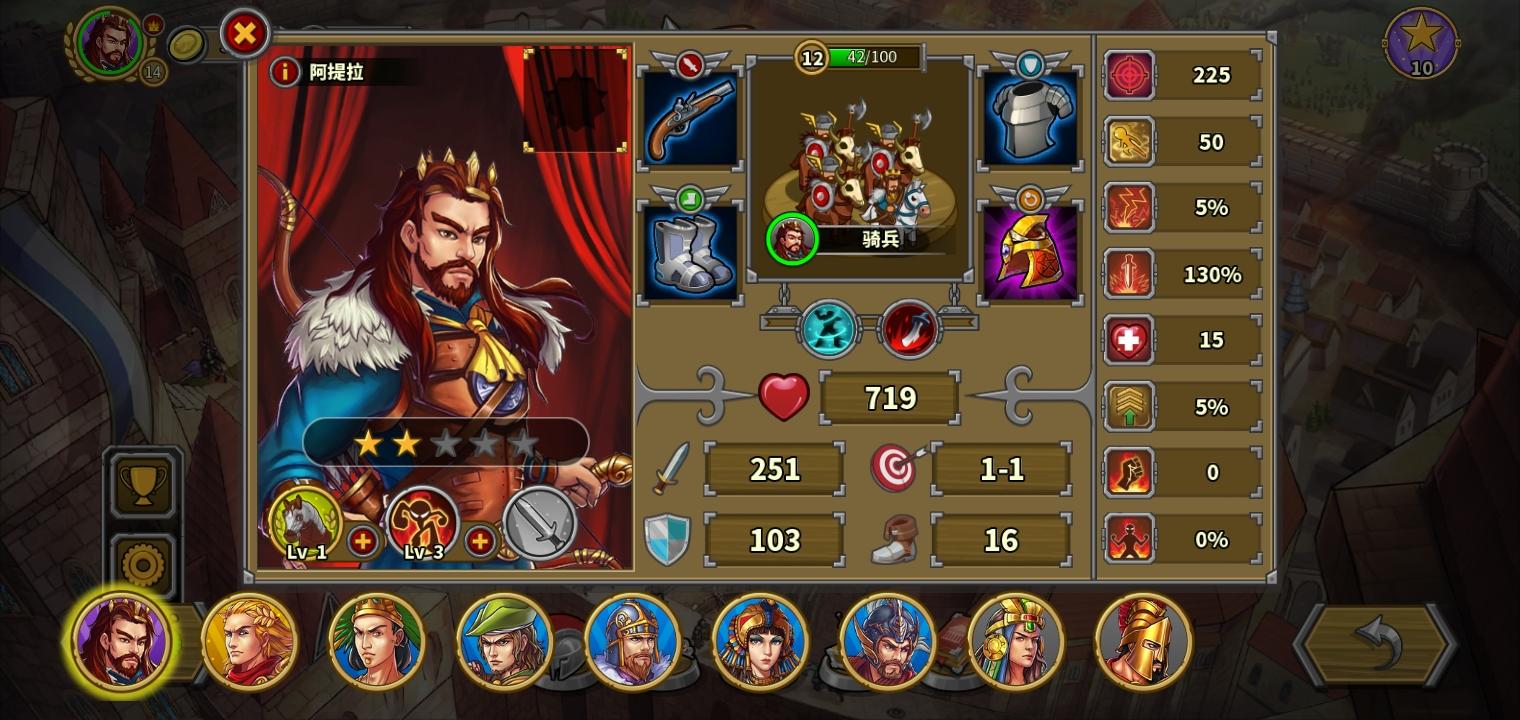This screenshot has height=720, width=1520.
Task: Click the boots equipment slot
Action: tap(690, 250)
